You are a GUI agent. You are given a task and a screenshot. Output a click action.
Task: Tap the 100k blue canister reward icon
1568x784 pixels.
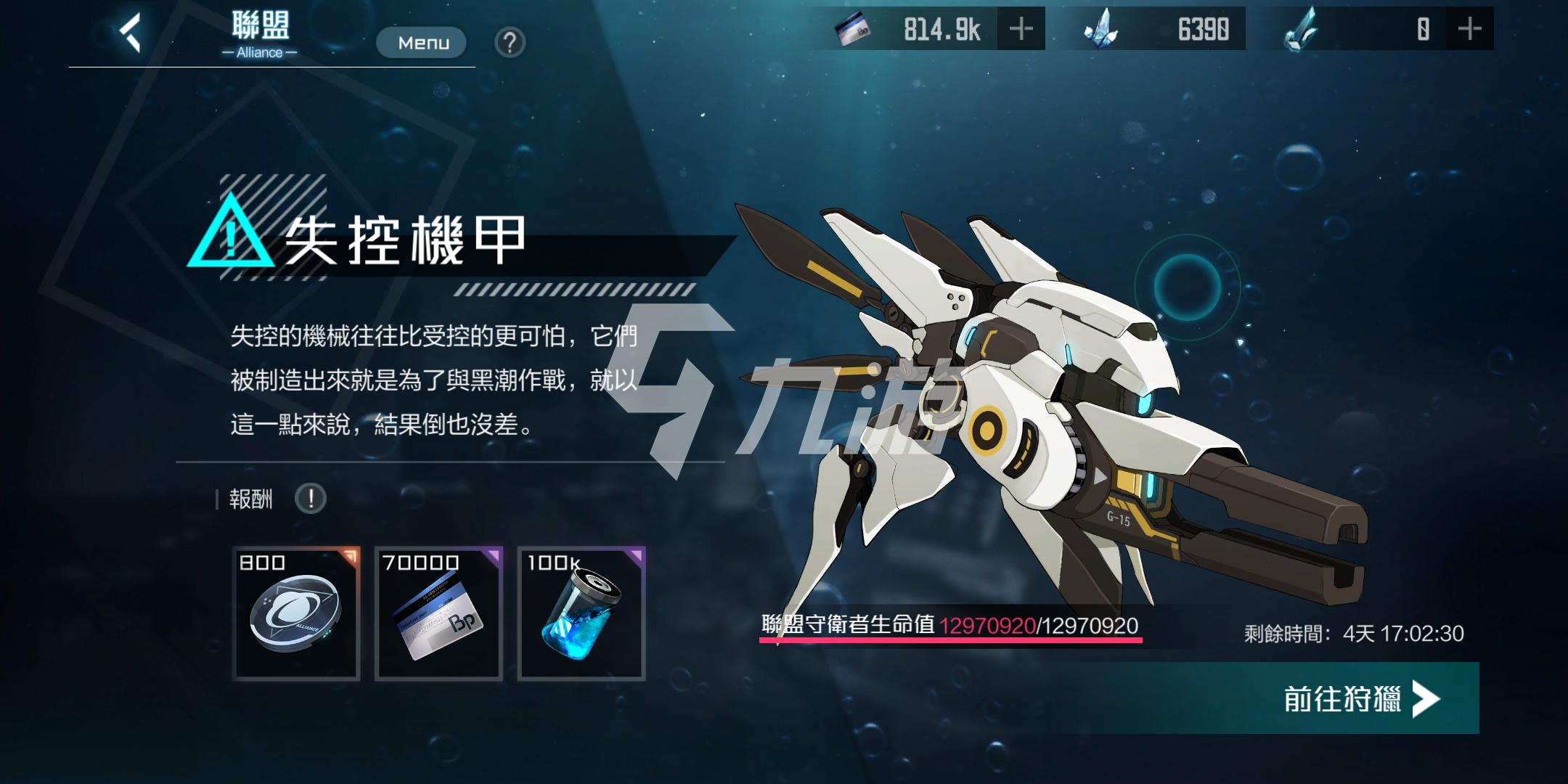coord(581,612)
